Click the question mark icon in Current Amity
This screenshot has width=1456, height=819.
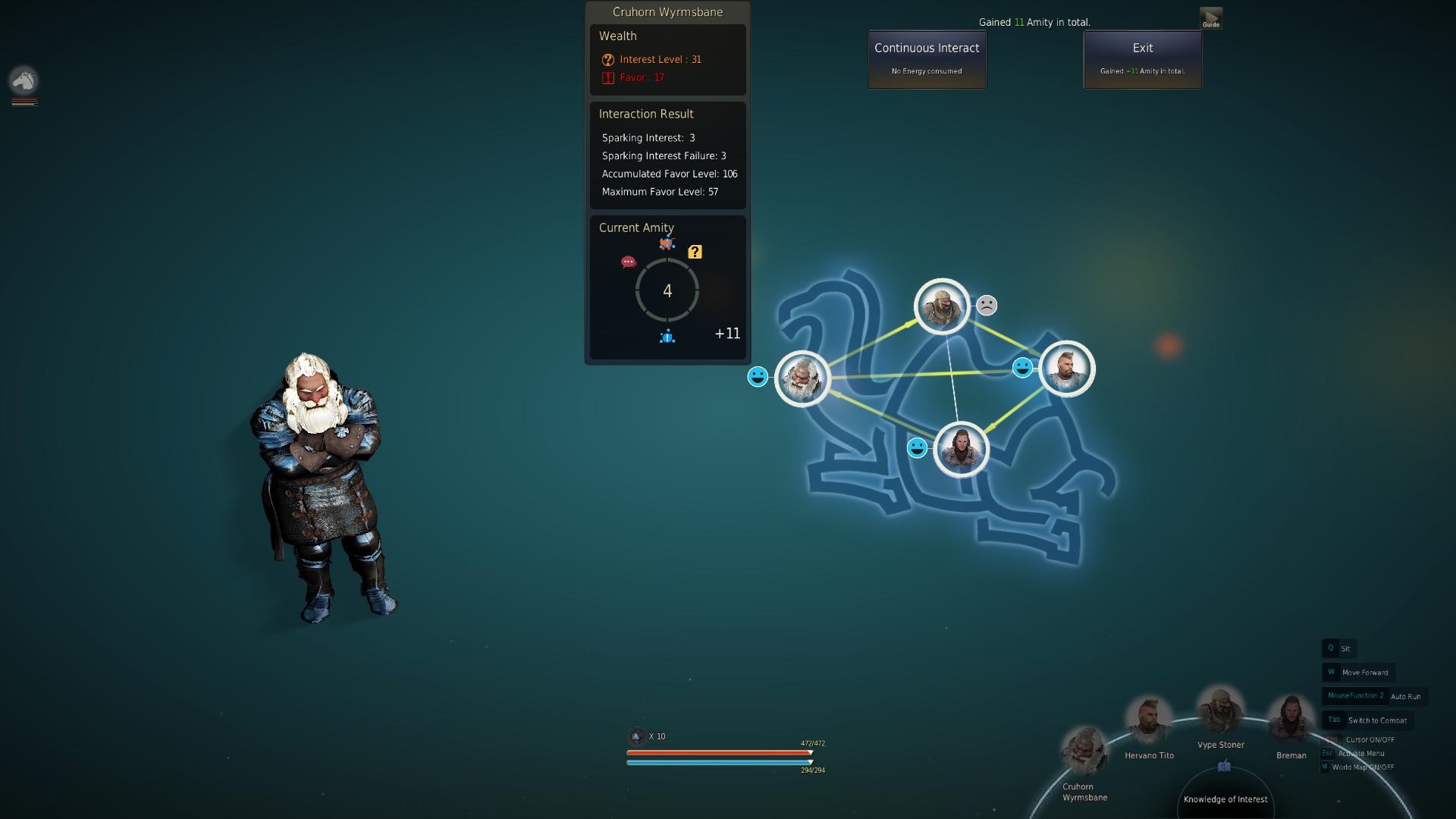695,251
